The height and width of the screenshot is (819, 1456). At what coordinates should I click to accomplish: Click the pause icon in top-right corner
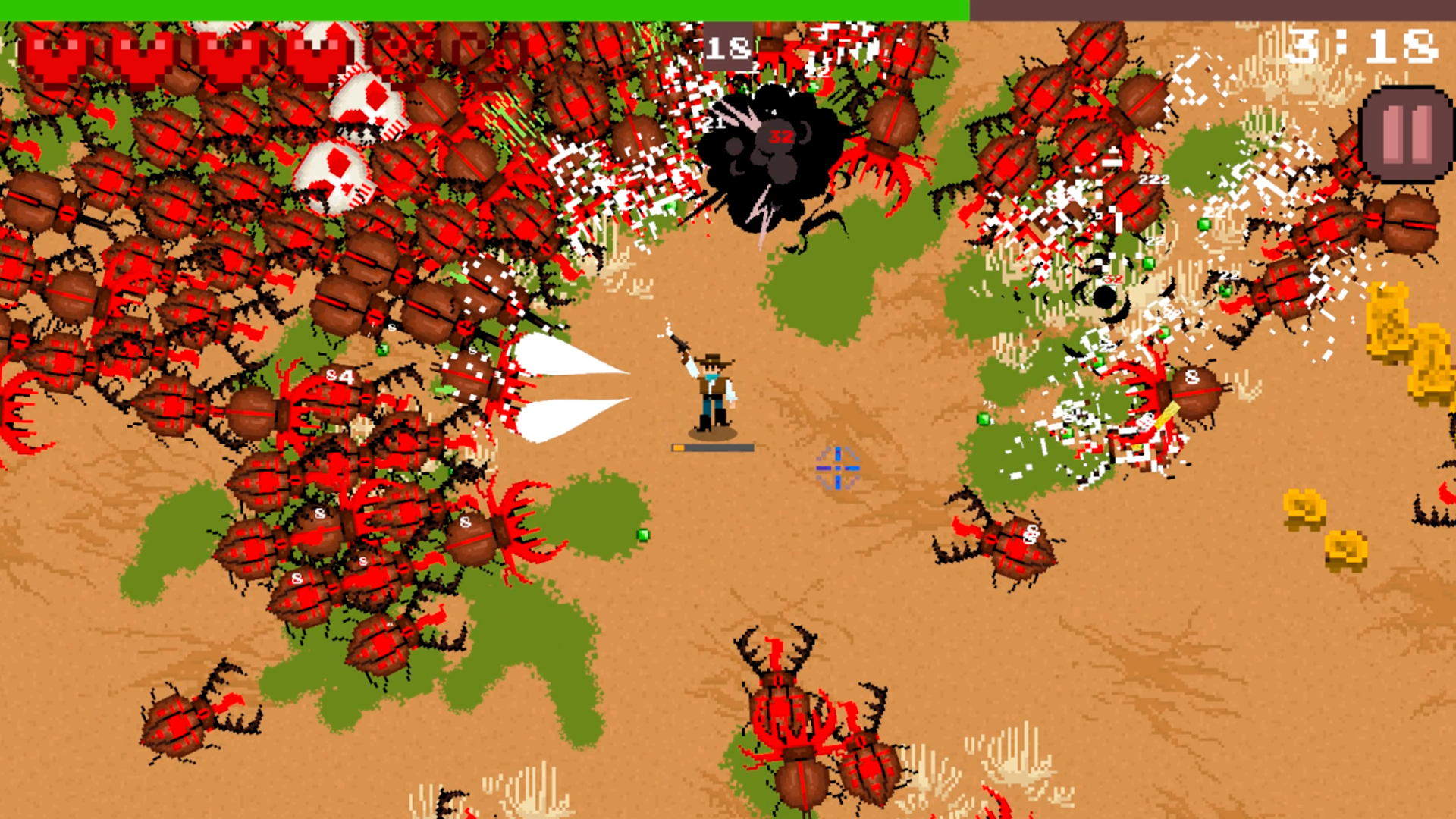tap(1404, 130)
